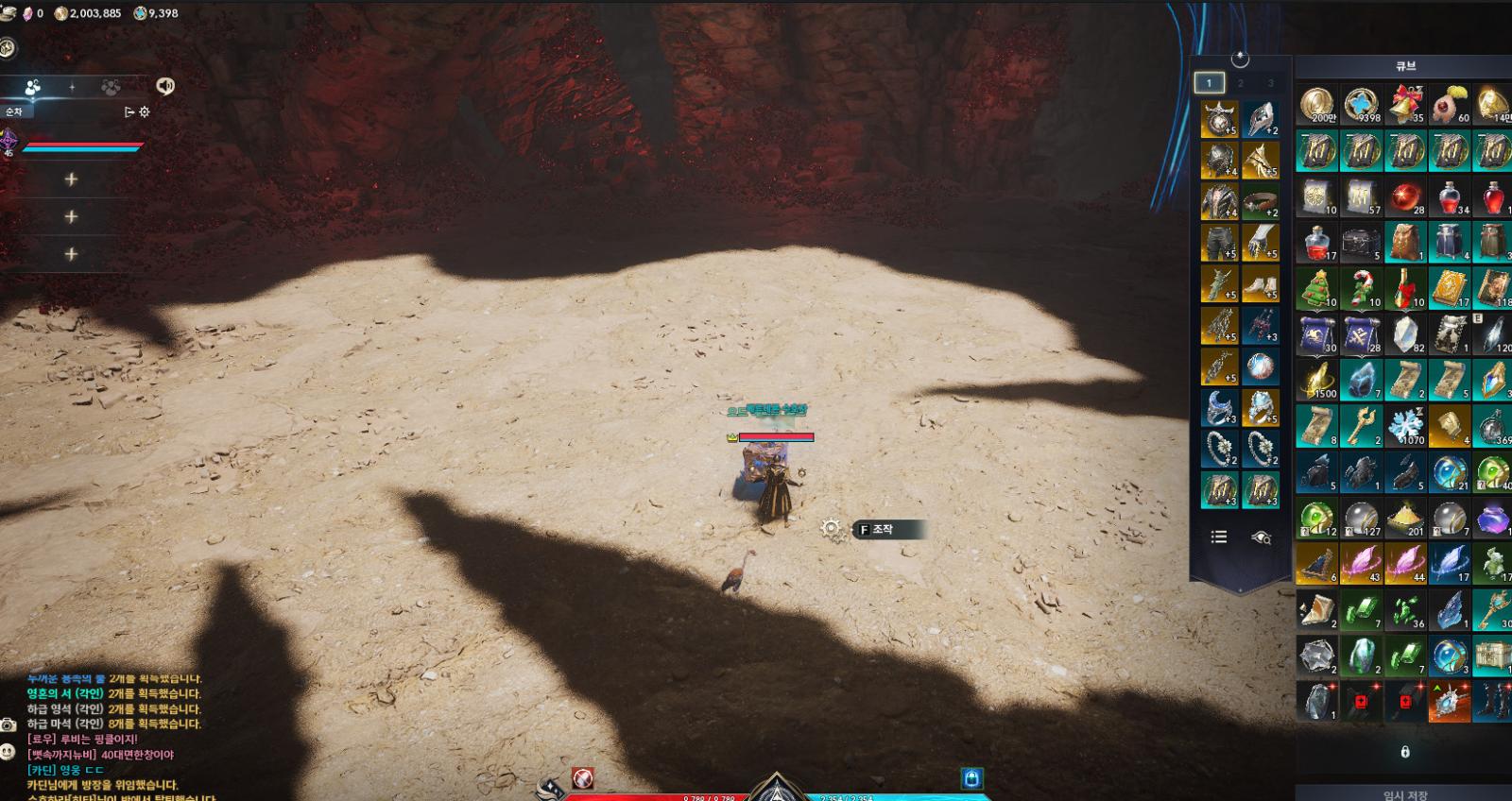
Task: Select the yellow powder bowl item
Action: [x=1405, y=519]
